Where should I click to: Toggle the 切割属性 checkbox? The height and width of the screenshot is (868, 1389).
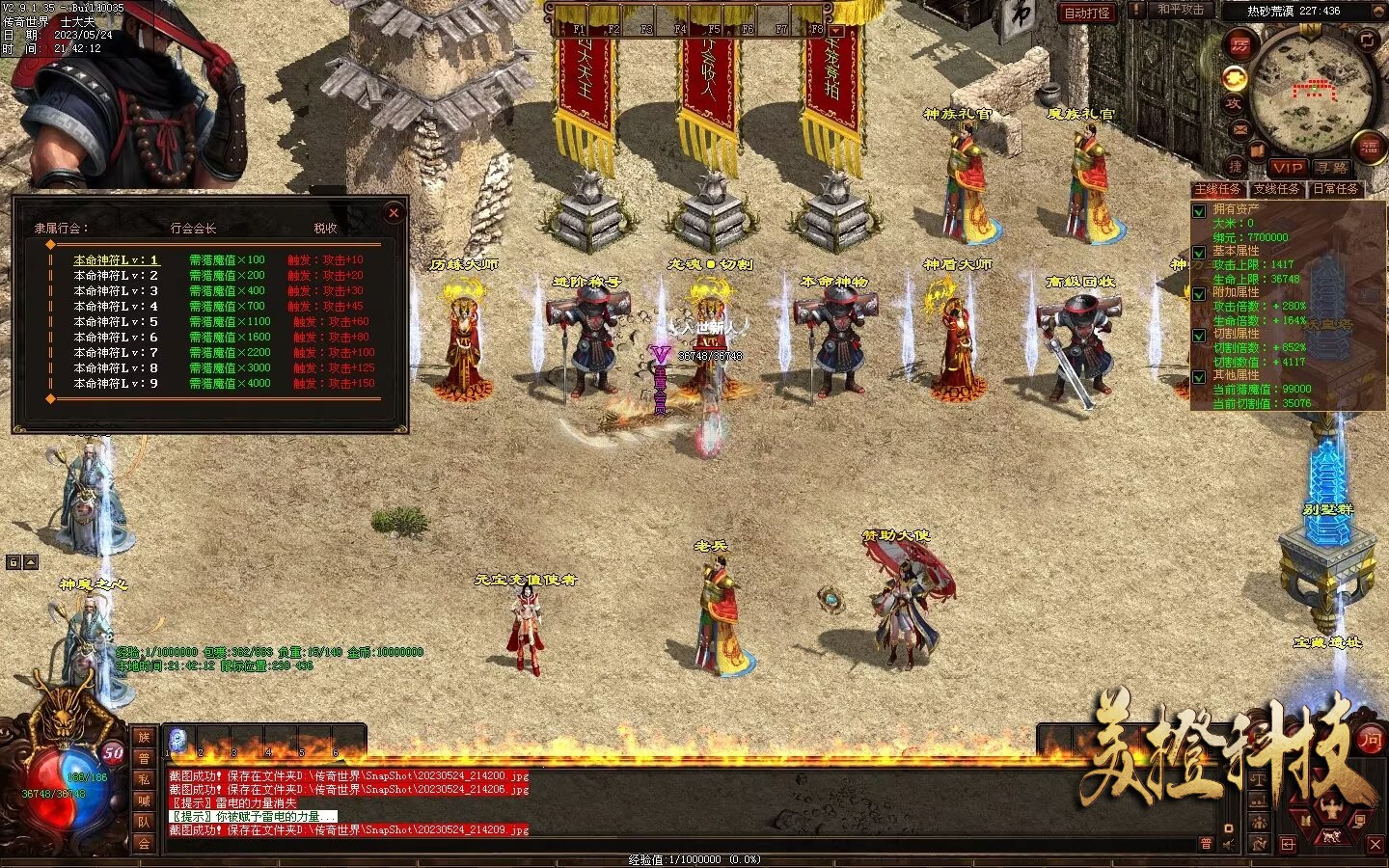click(1200, 335)
